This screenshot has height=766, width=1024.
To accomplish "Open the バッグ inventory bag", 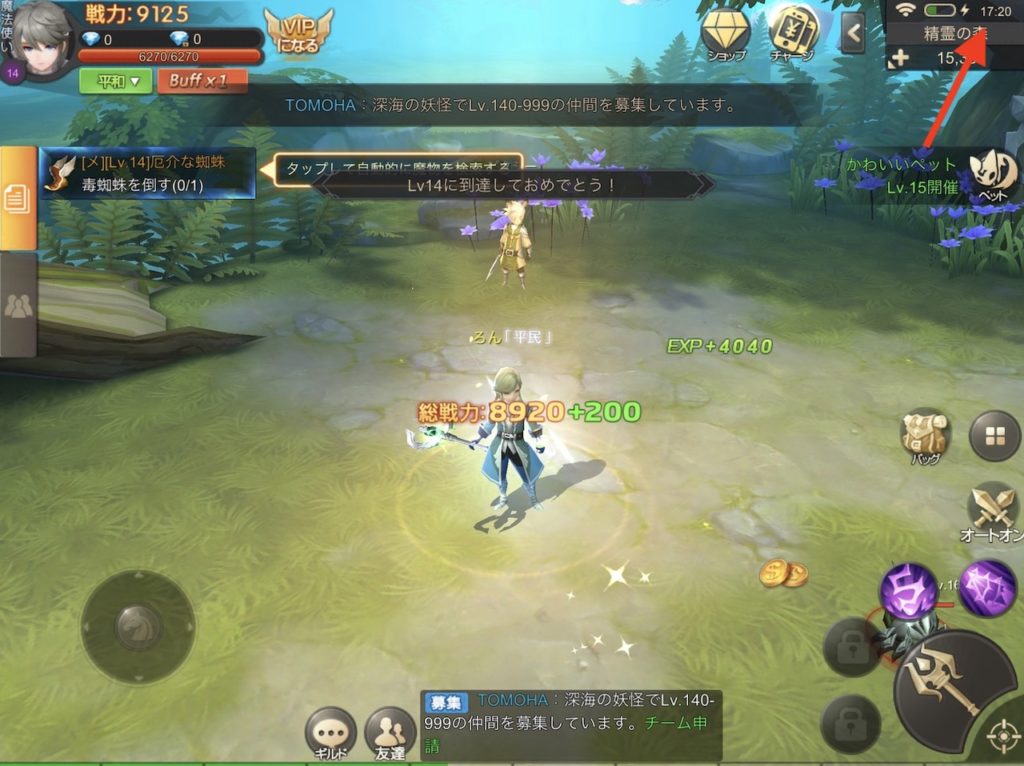I will coord(924,436).
